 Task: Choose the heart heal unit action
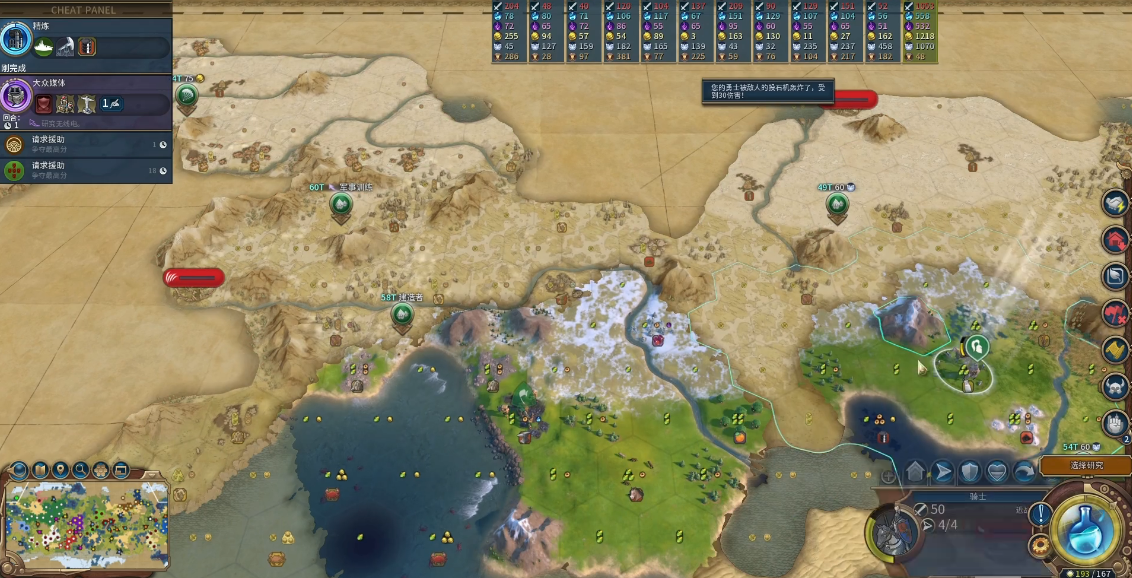pyautogui.click(x=997, y=472)
